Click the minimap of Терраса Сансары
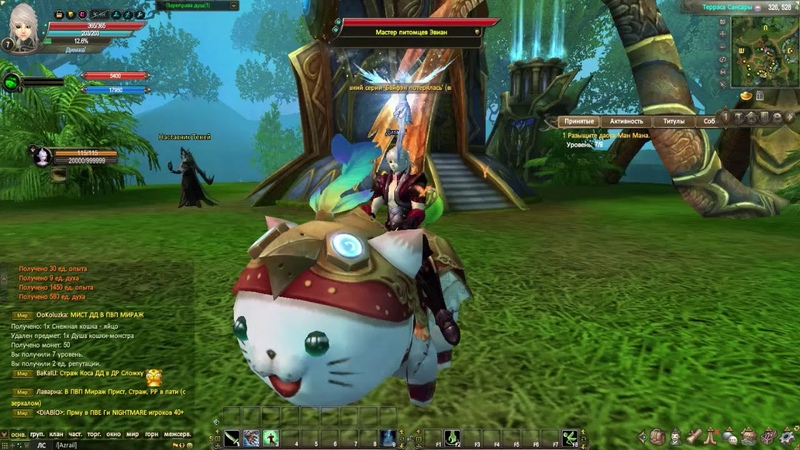 pos(763,50)
